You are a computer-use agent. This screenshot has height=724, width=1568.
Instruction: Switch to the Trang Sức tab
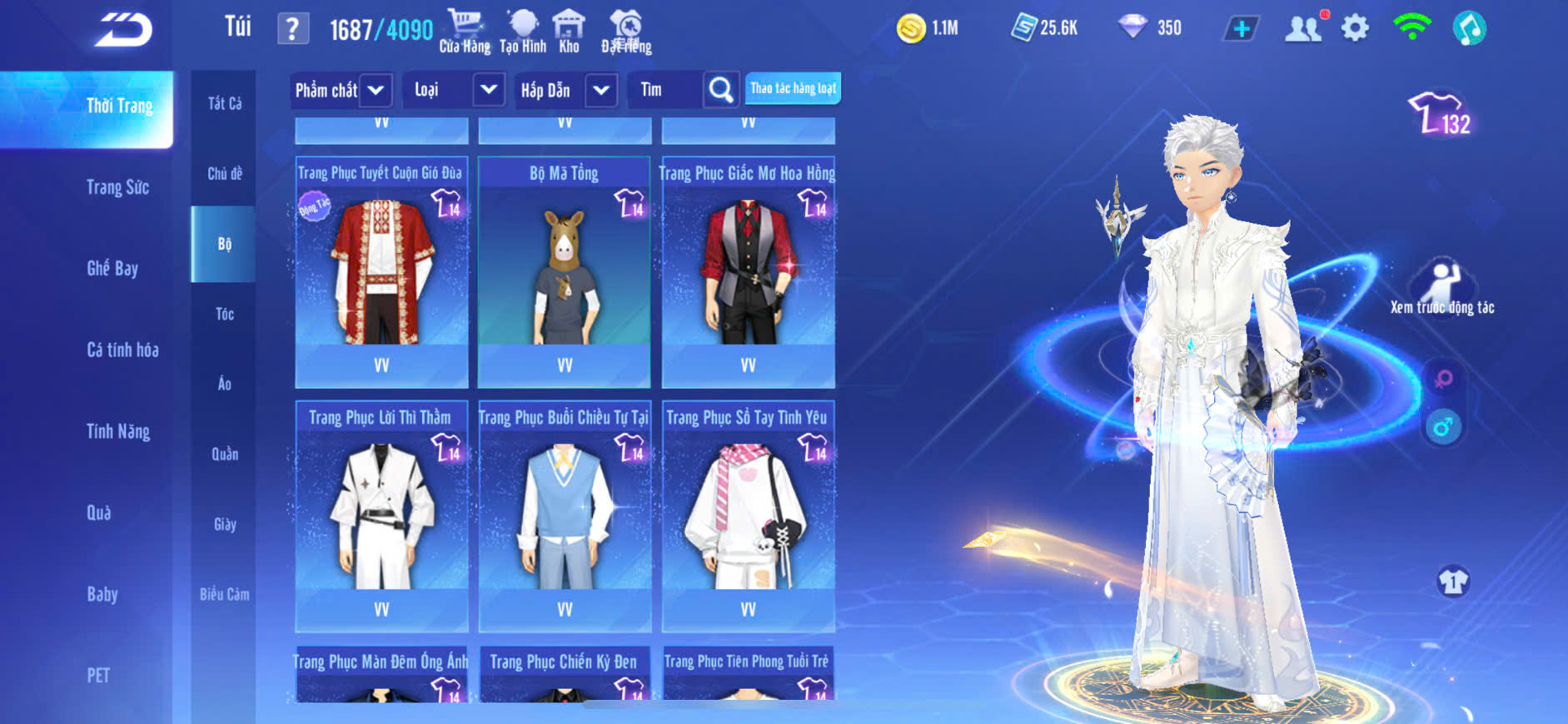[117, 187]
